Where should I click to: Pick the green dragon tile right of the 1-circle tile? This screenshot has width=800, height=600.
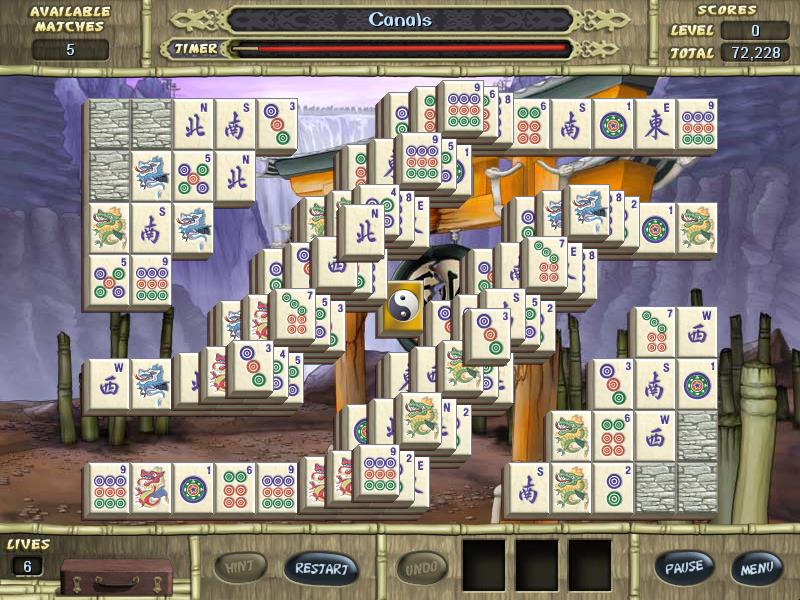696,228
